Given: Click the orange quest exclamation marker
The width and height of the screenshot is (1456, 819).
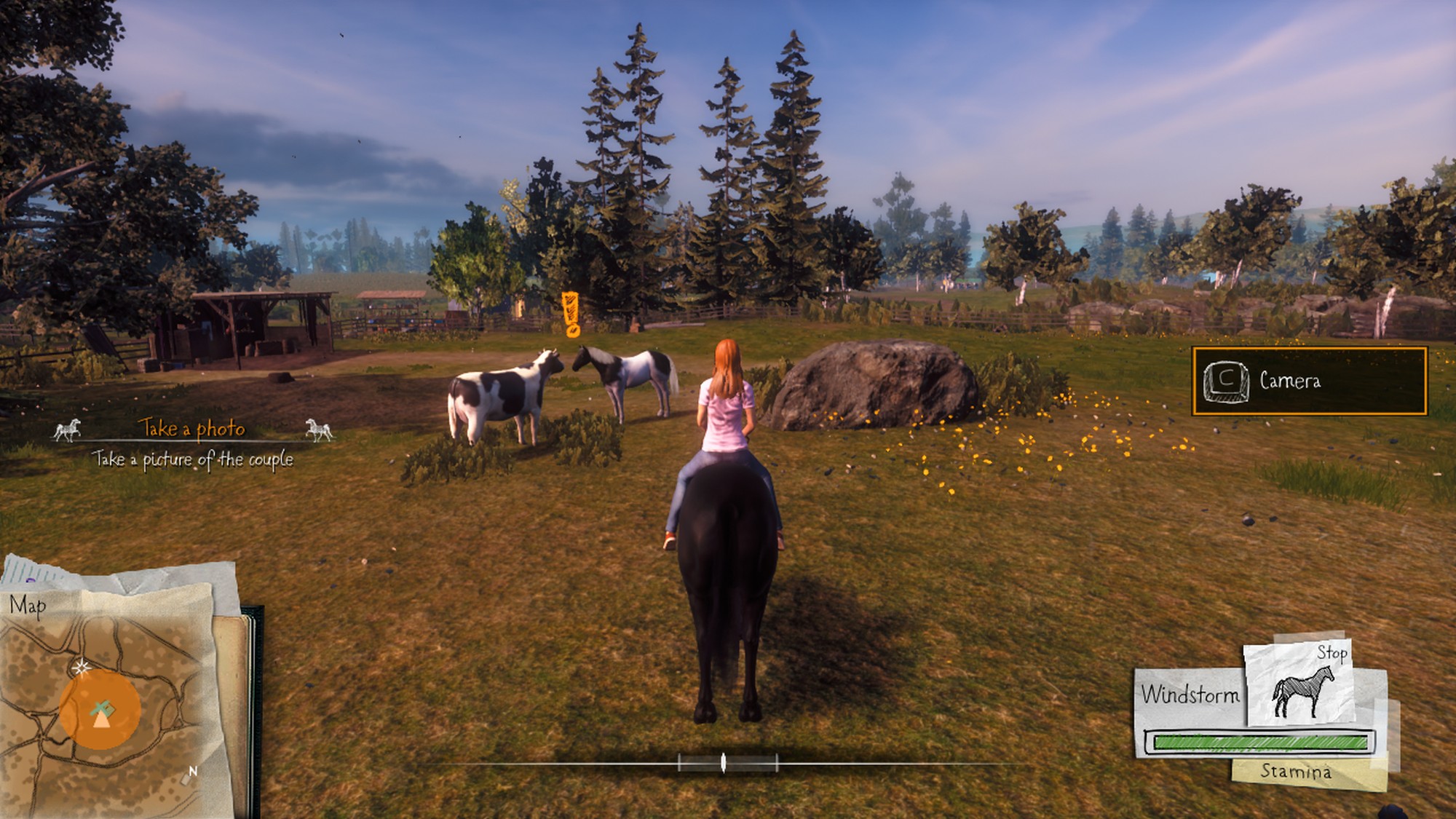Looking at the screenshot, I should pos(571,314).
